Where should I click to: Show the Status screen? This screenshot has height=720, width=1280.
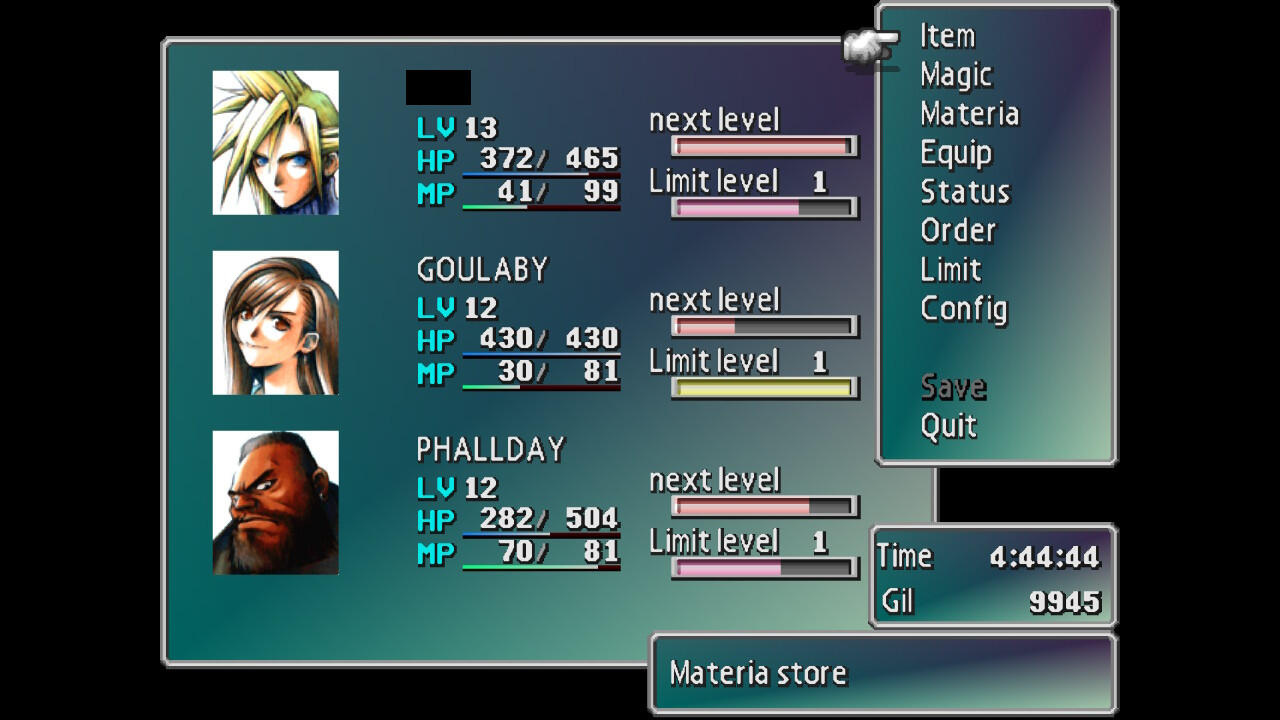click(x=965, y=192)
